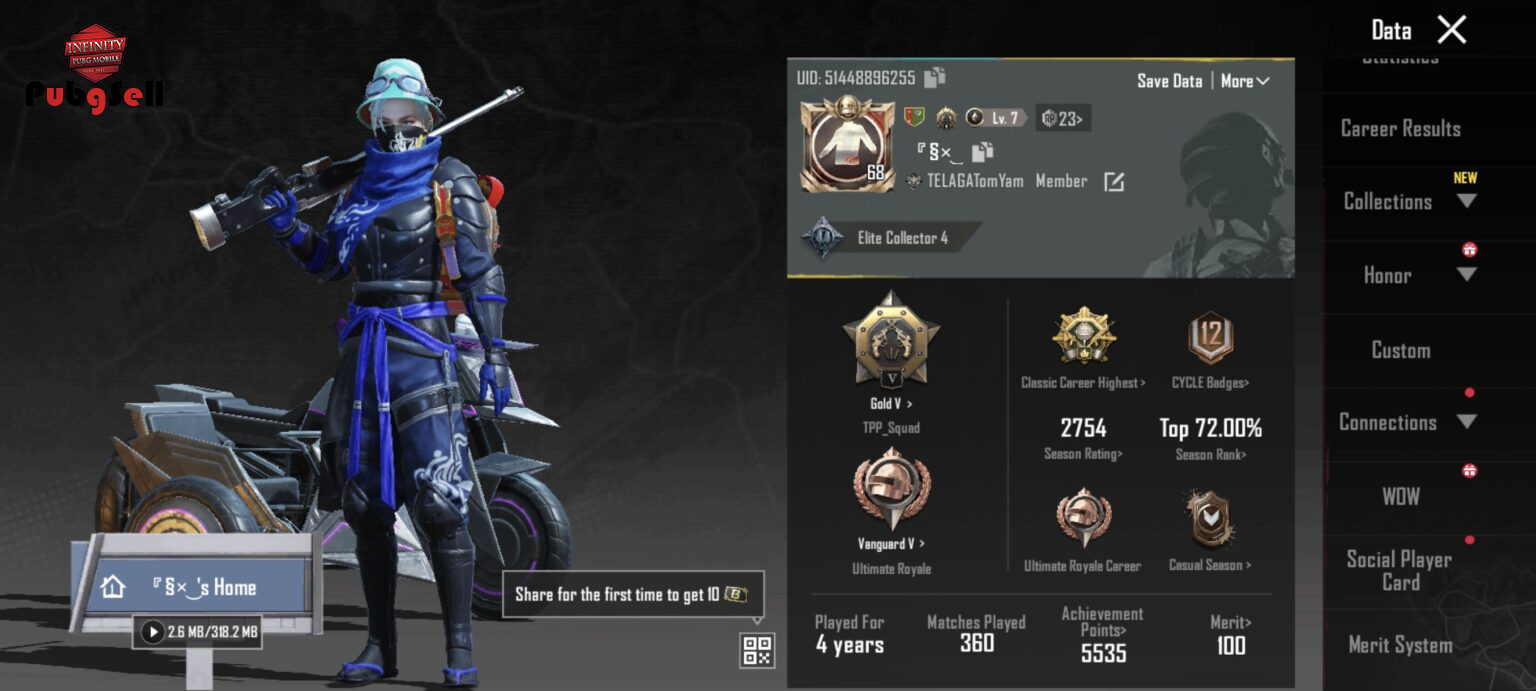The width and height of the screenshot is (1536, 691).
Task: Open the WOW menu entry
Action: coord(1400,496)
